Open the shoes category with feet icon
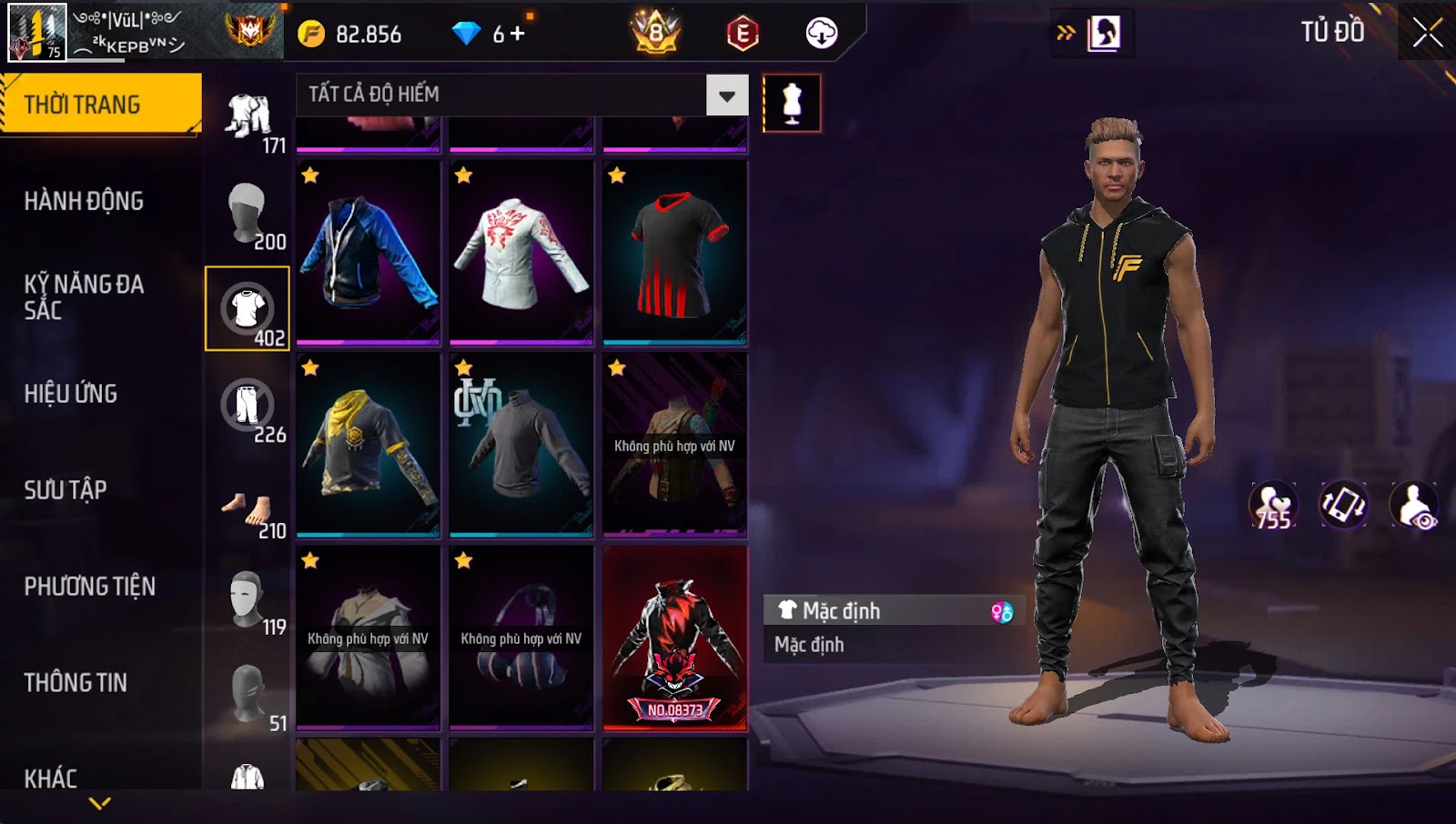 (x=247, y=509)
